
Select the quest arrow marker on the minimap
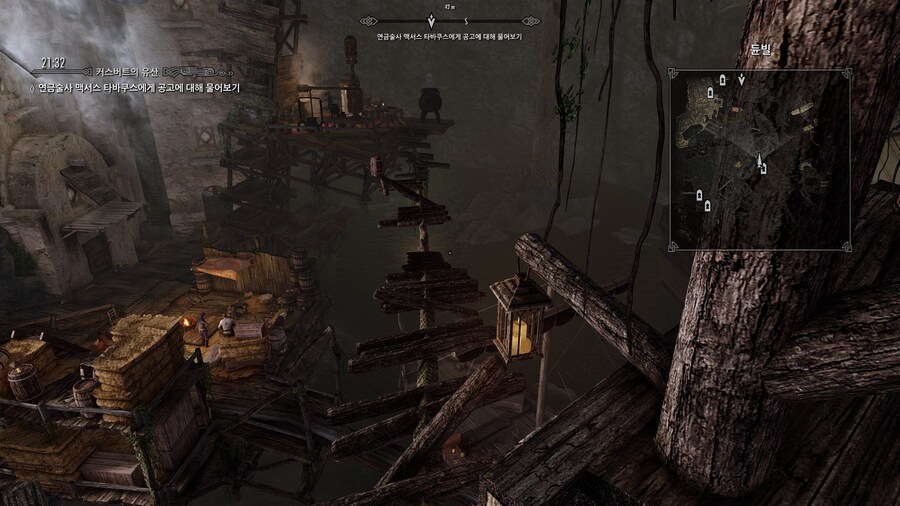tap(741, 79)
